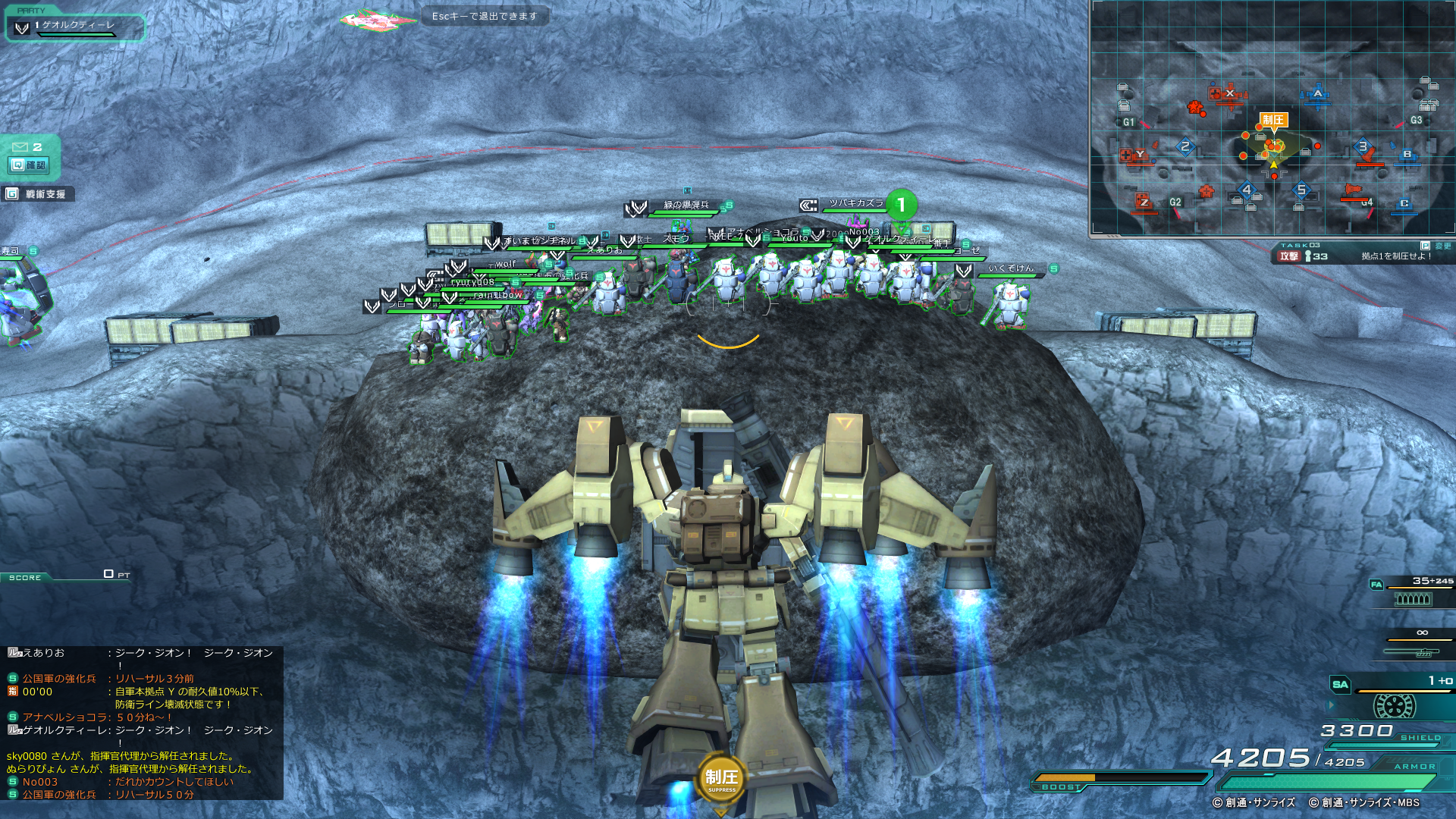Select allied base B on the minimap
This screenshot has width=1456, height=819.
(x=1407, y=155)
